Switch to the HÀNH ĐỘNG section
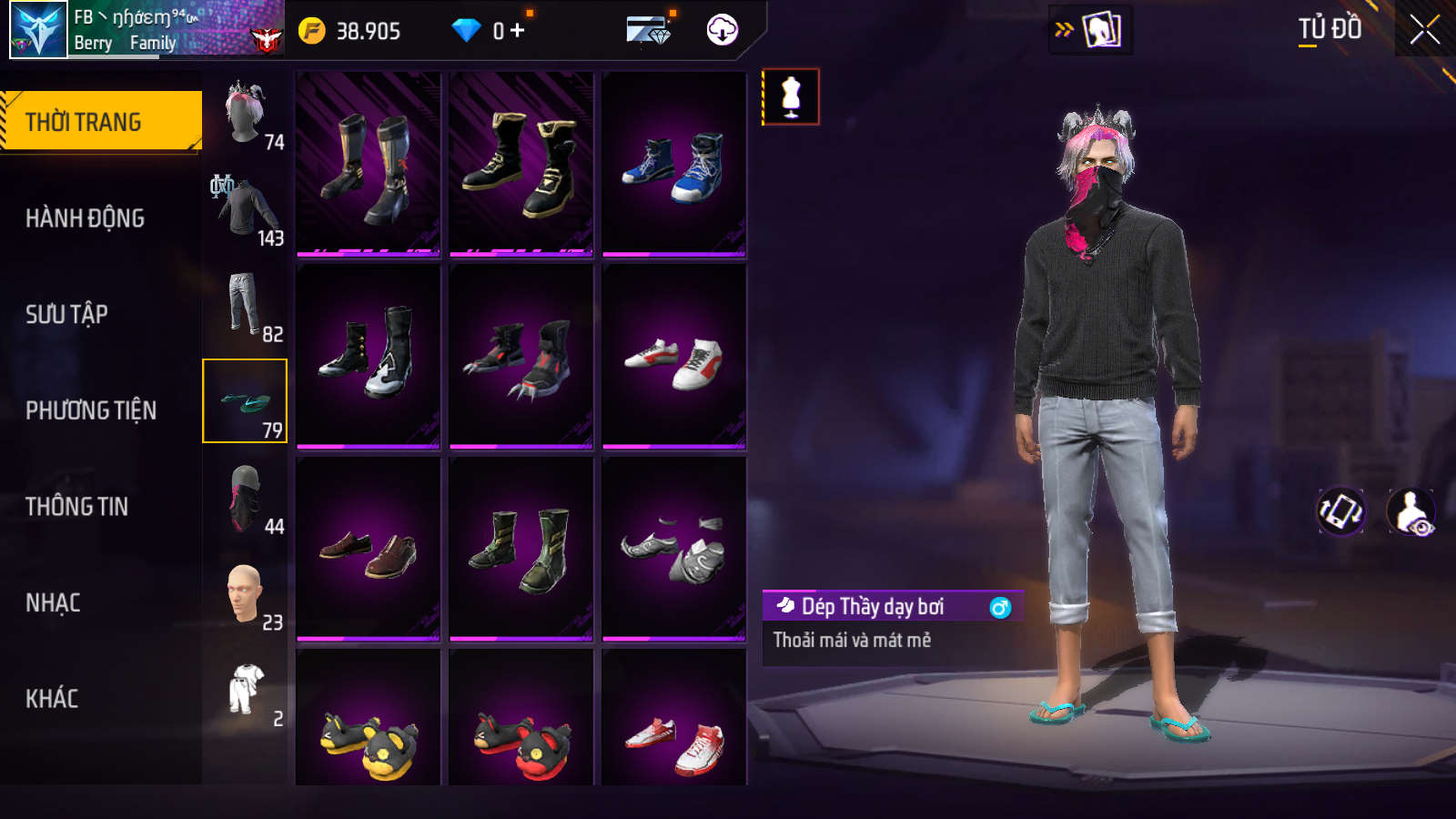Screen dimensions: 1456x819 85,218
